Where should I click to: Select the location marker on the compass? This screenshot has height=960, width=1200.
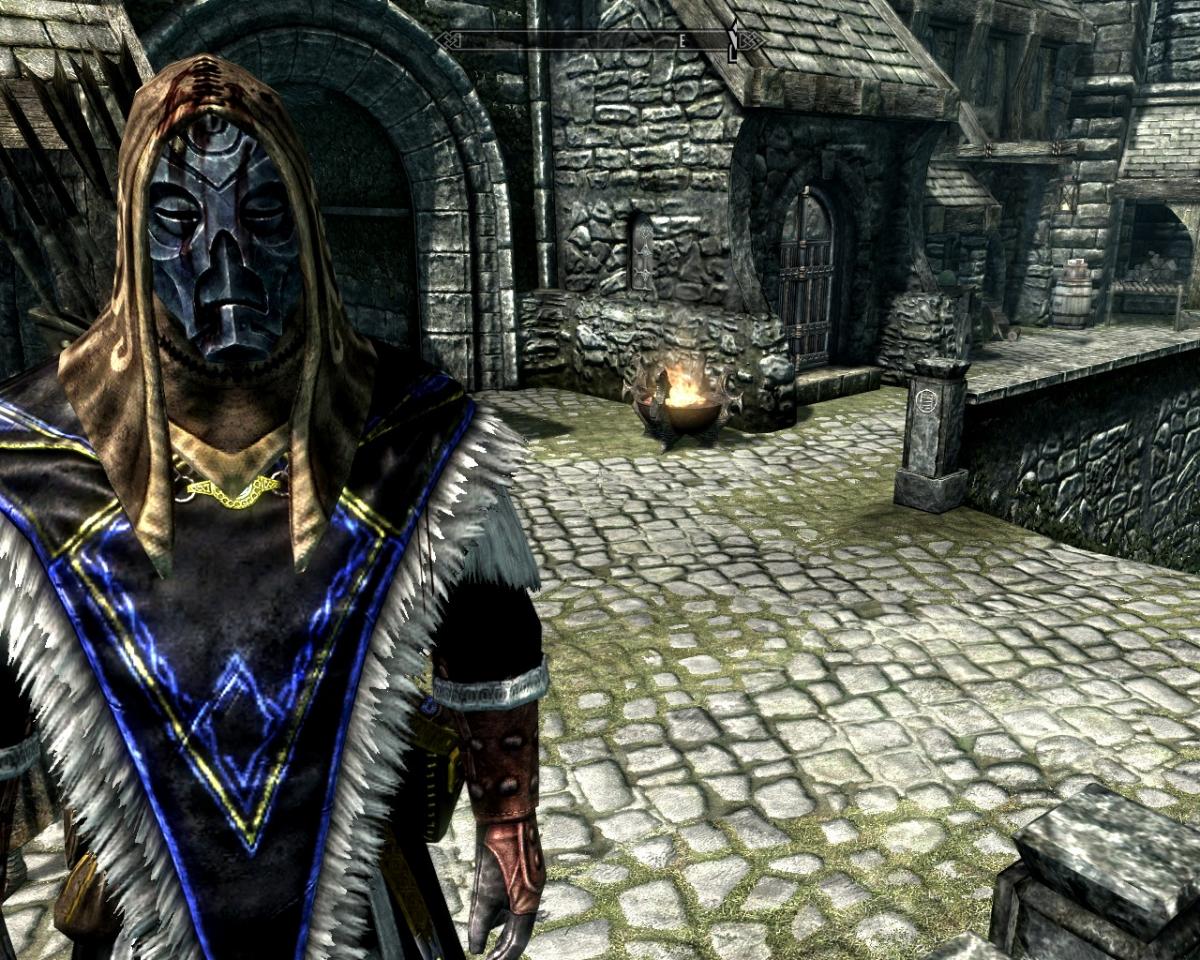click(734, 42)
